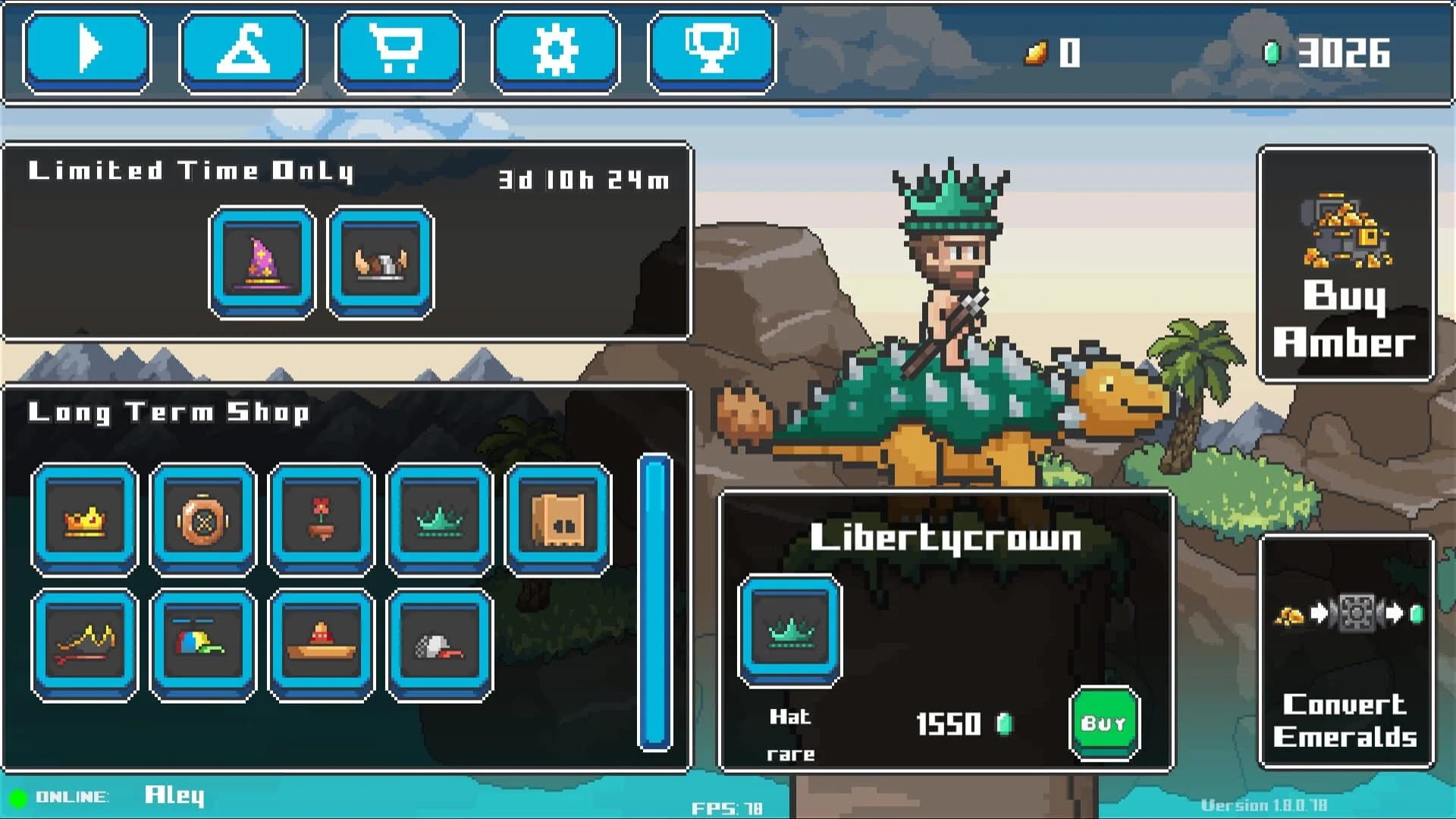Open the Convert Emeralds converter
This screenshot has width=1456, height=819.
click(x=1347, y=660)
